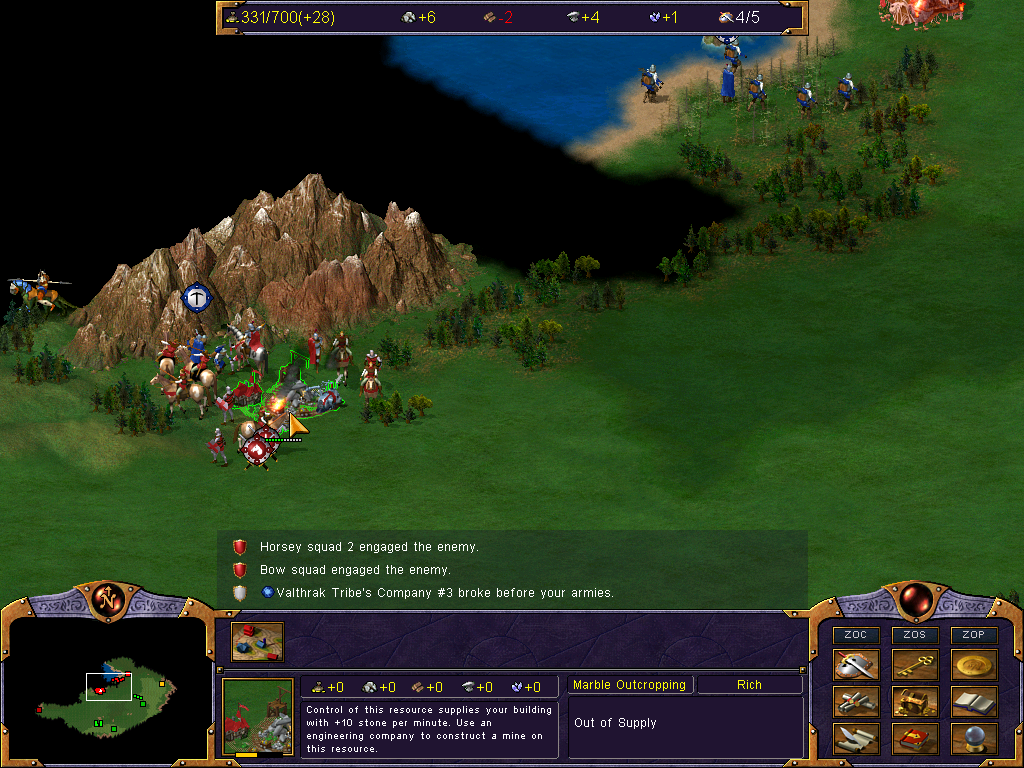Image resolution: width=1024 pixels, height=768 pixels.
Task: Click the red orb above the command panel
Action: pos(915,600)
